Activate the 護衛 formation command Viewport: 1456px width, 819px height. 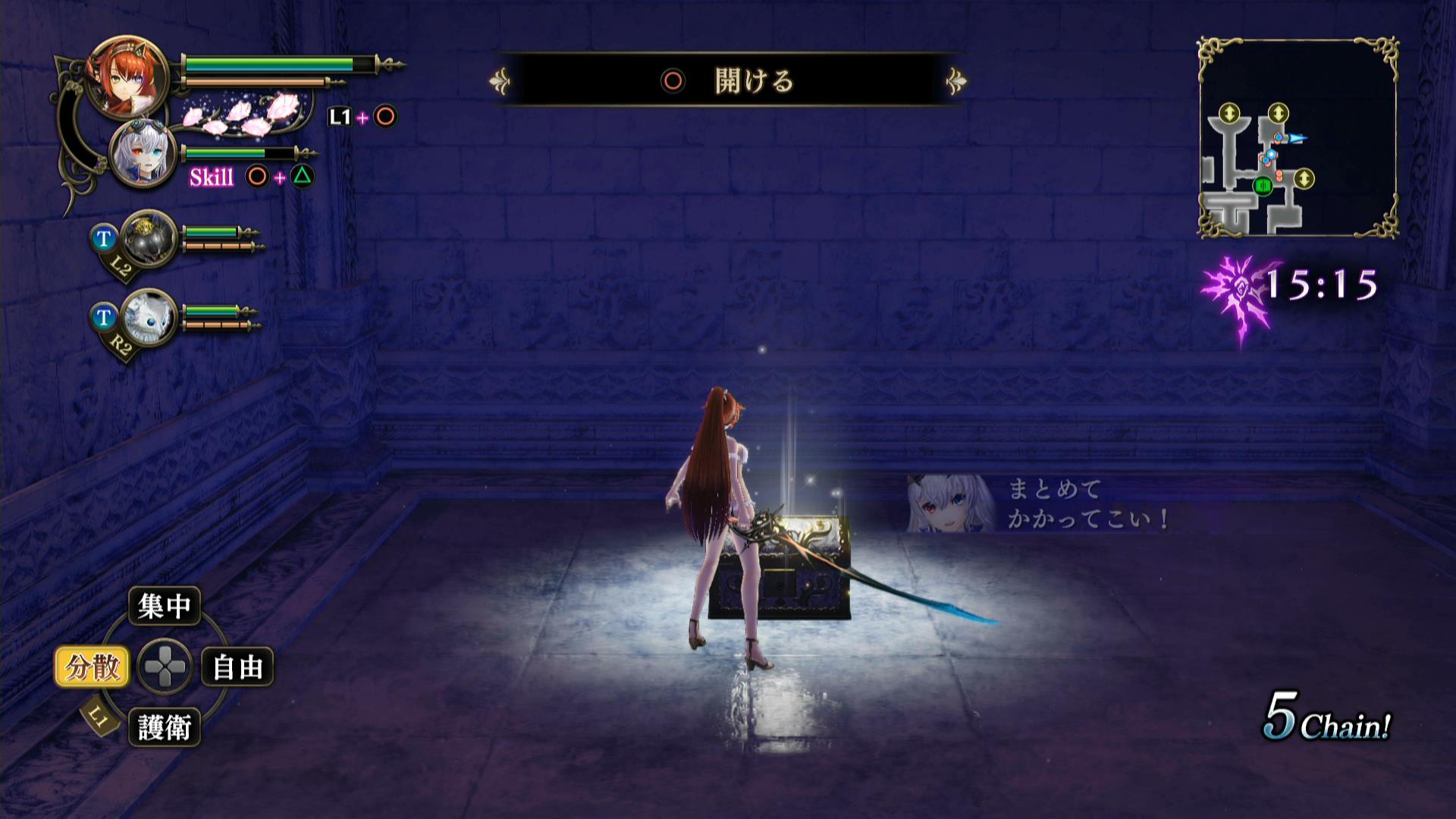click(x=164, y=728)
